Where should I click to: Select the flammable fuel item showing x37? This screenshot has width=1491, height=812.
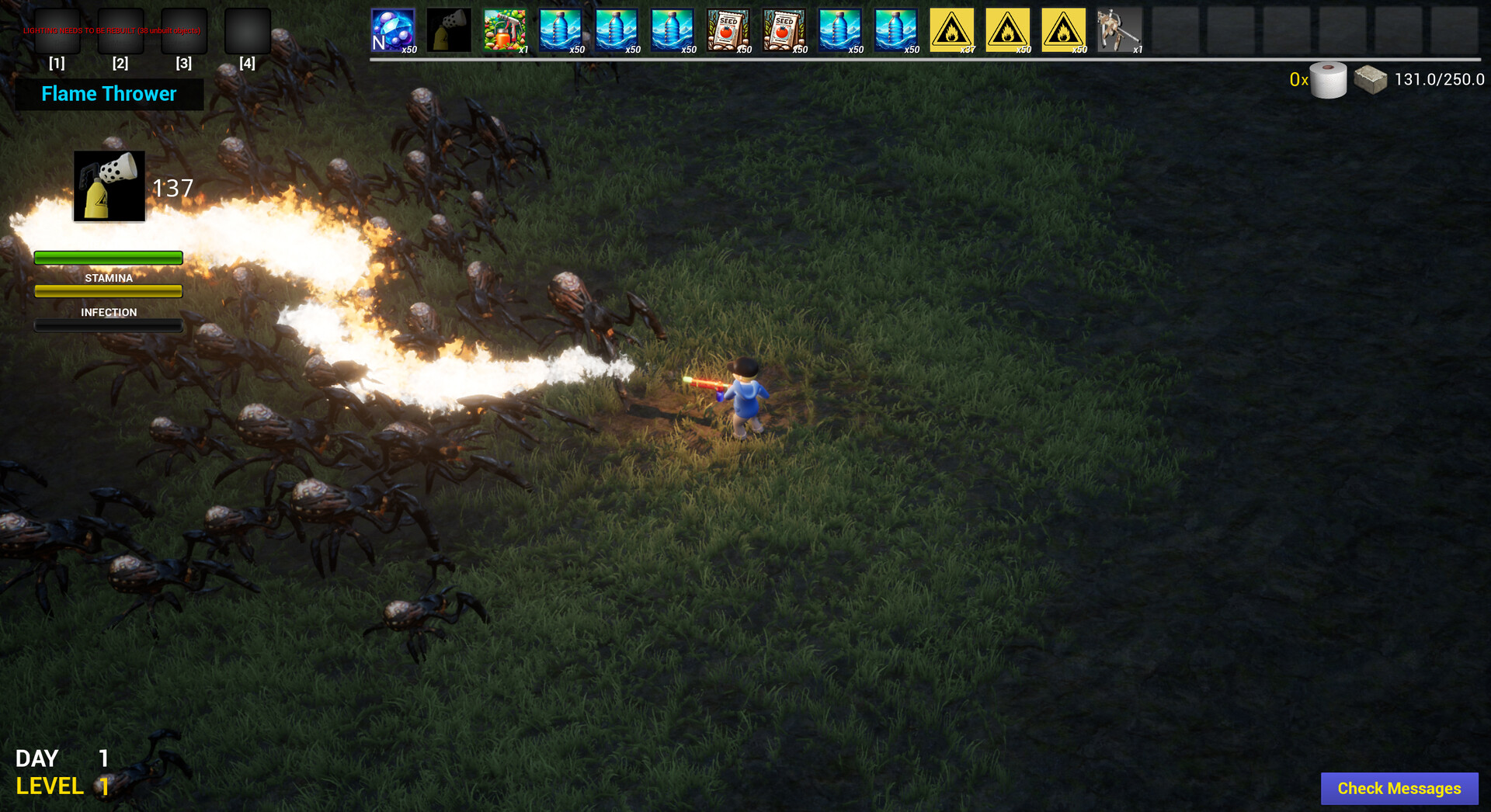coord(953,29)
